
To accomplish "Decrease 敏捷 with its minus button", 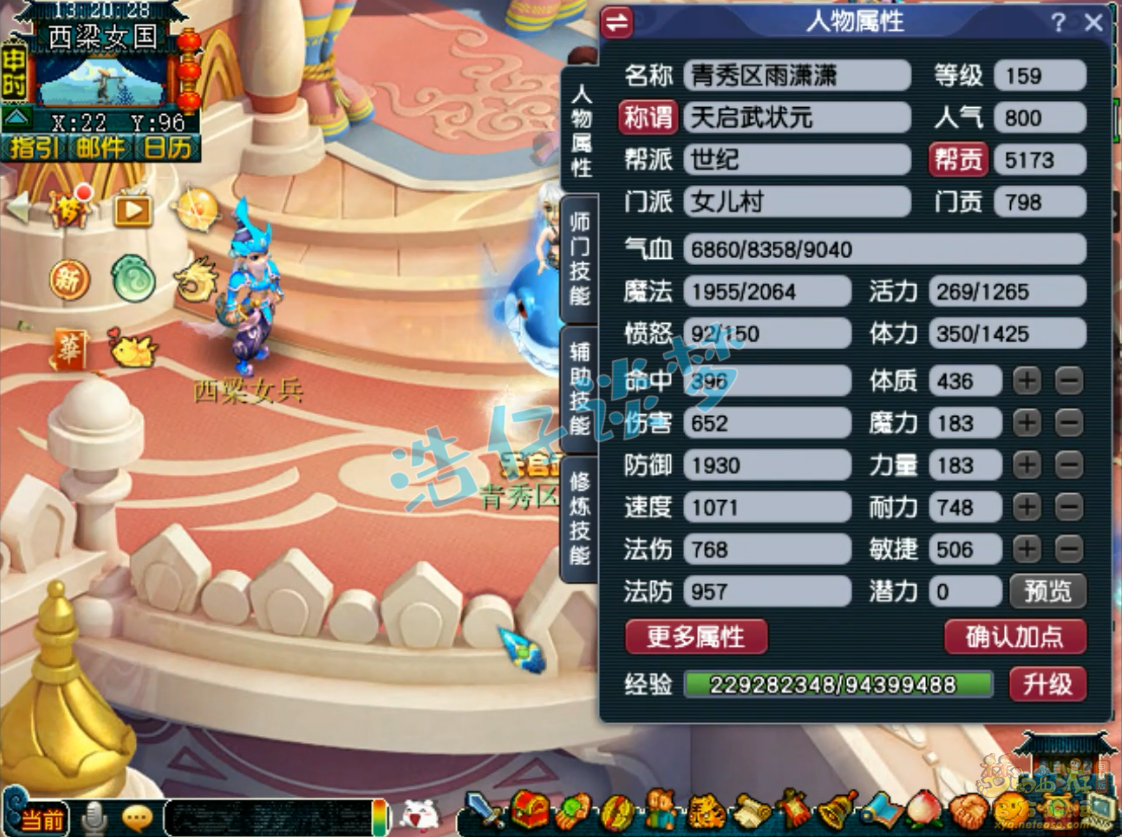I will [1069, 549].
